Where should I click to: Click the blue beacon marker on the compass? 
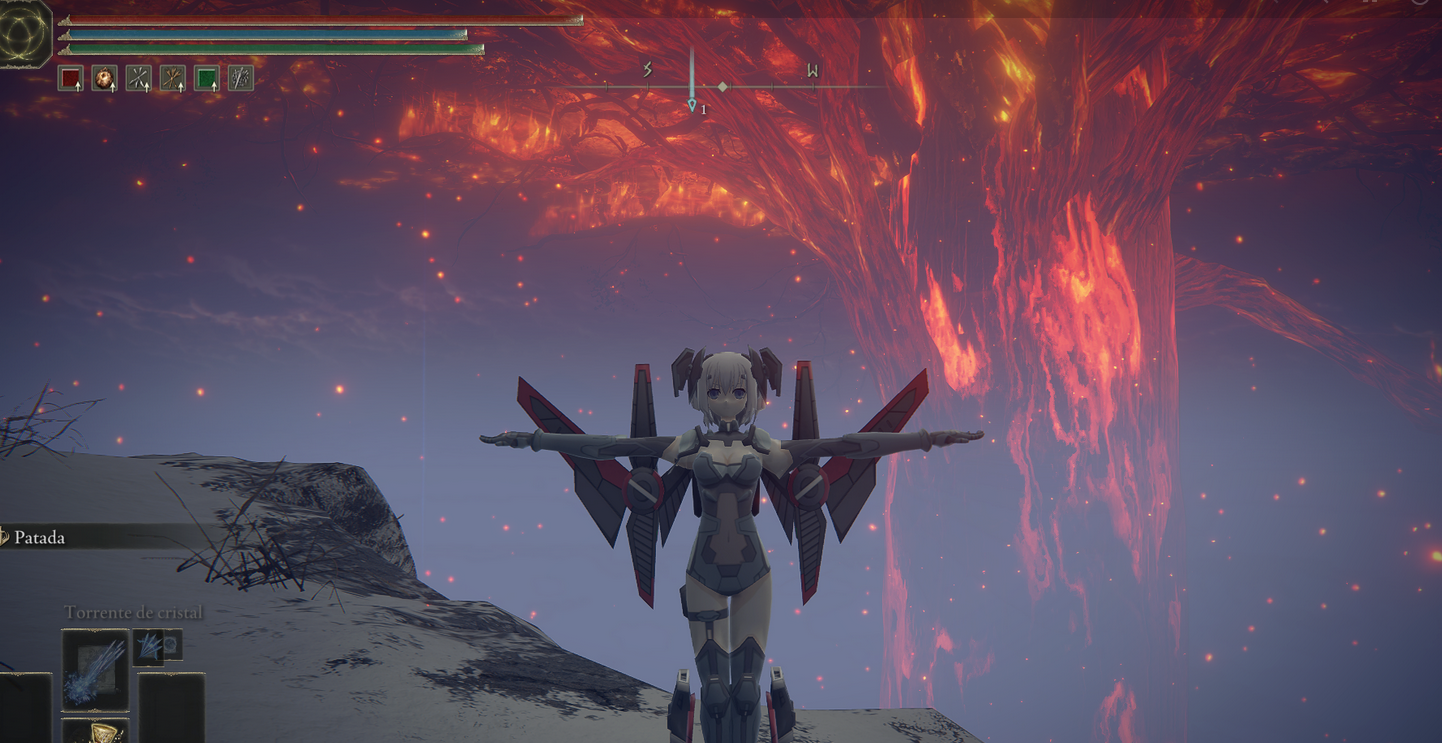(x=691, y=104)
